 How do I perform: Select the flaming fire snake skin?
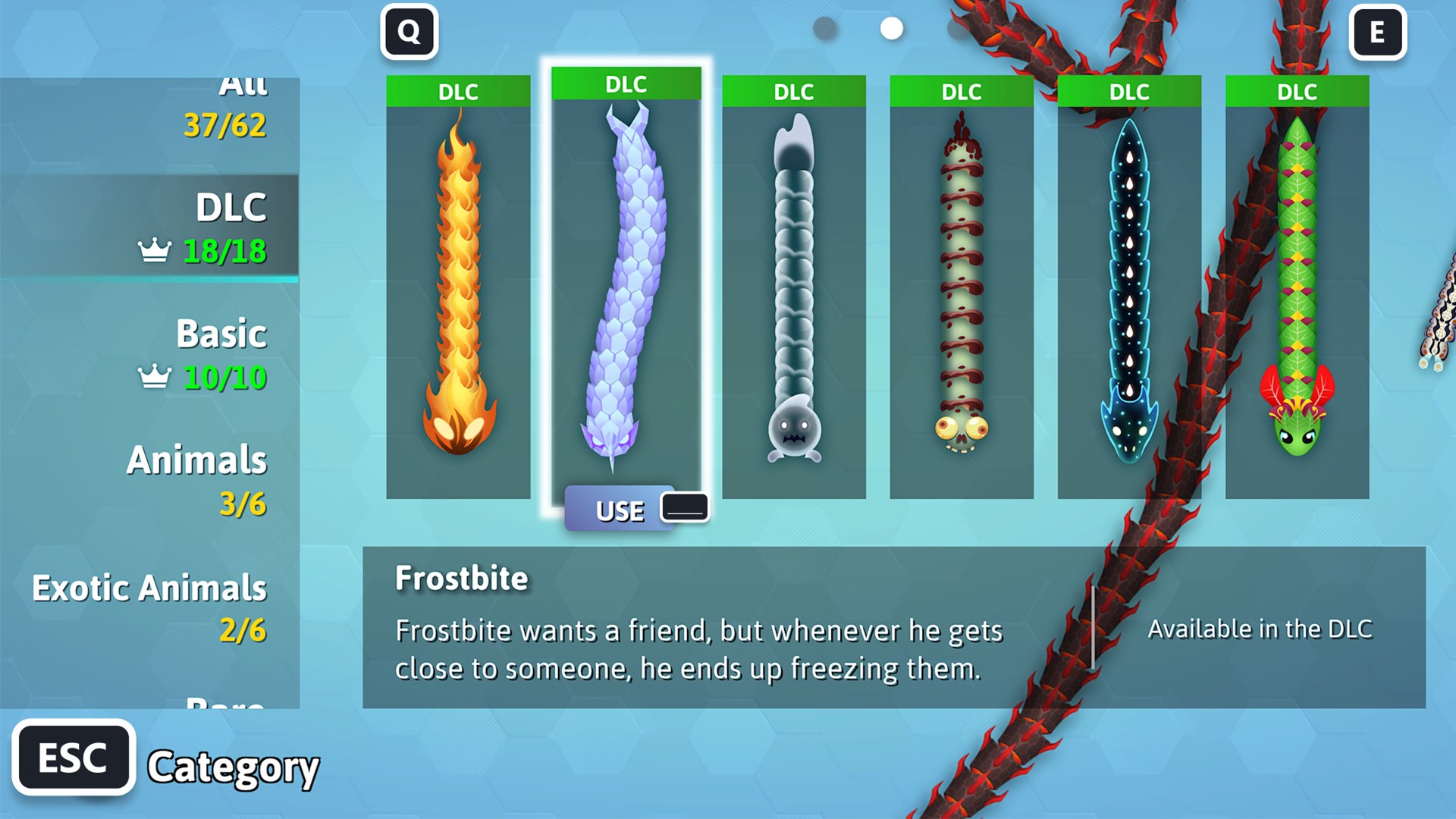[457, 288]
